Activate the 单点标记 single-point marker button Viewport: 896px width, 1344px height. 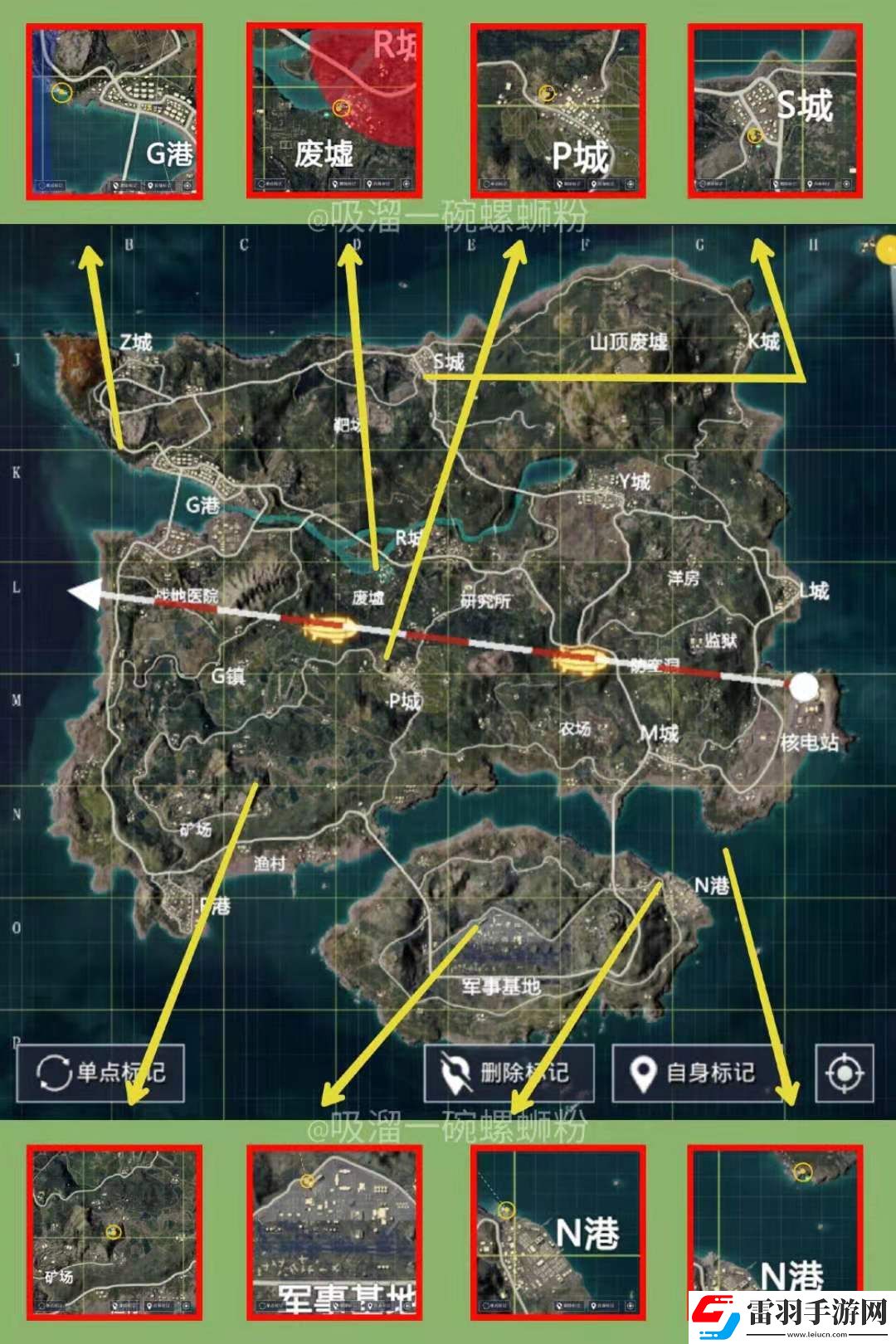click(x=100, y=1073)
